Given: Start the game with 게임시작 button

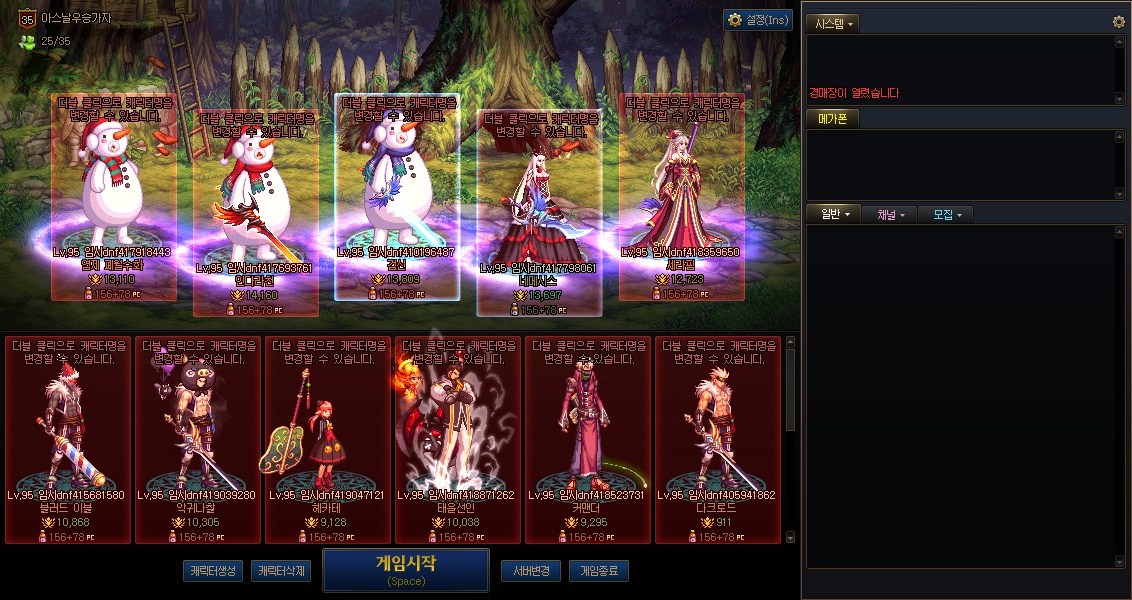Looking at the screenshot, I should (405, 569).
